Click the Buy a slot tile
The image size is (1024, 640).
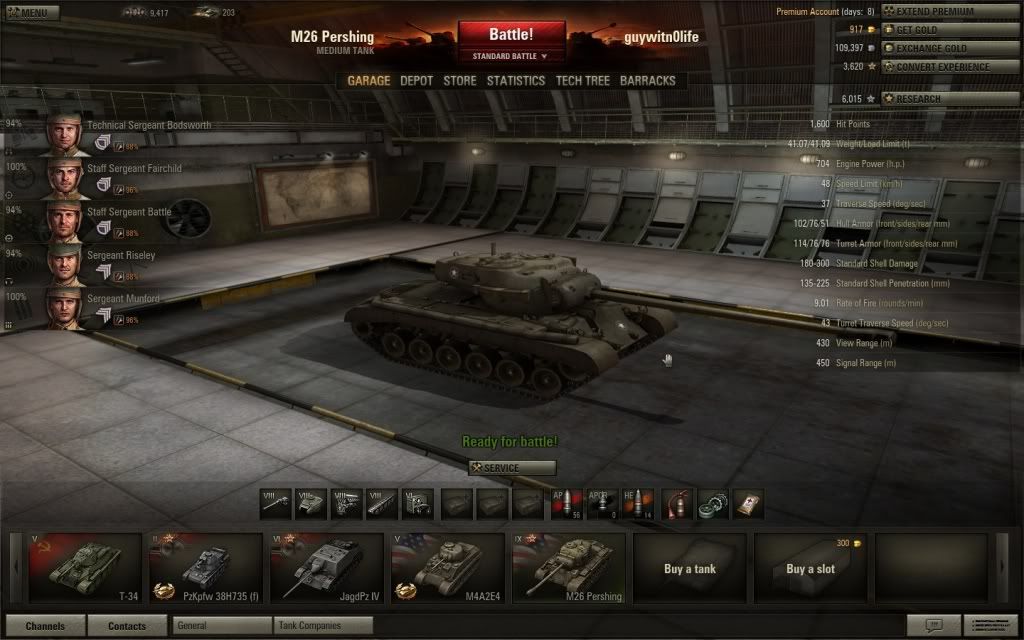click(x=810, y=568)
